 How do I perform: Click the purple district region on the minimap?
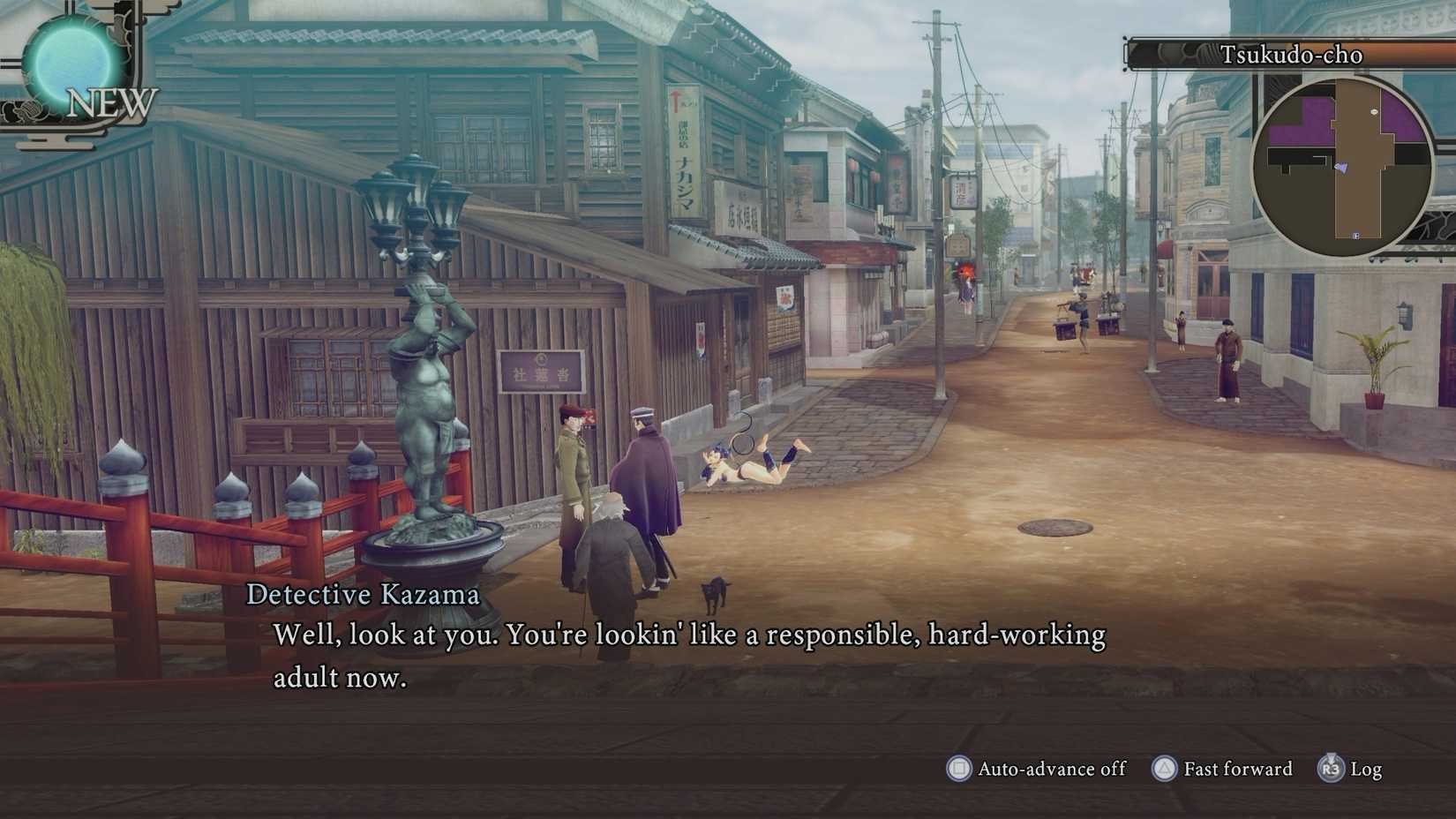1302,116
